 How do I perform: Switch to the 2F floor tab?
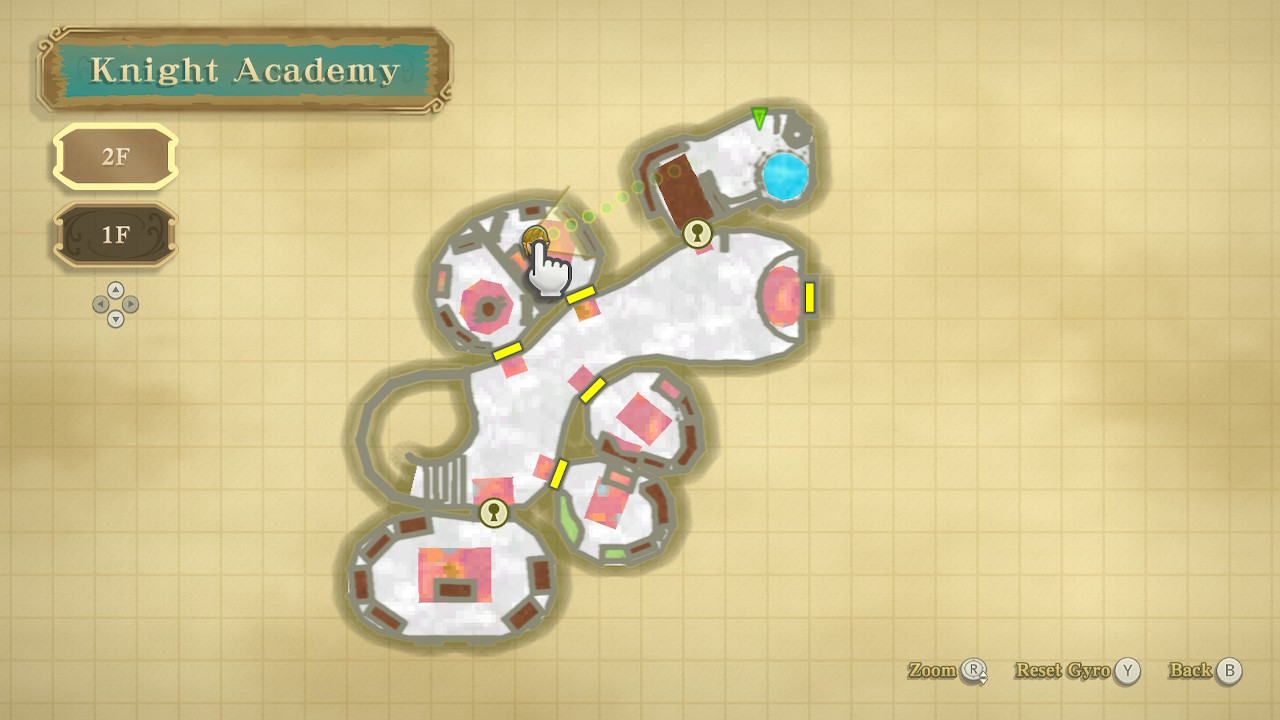(115, 157)
